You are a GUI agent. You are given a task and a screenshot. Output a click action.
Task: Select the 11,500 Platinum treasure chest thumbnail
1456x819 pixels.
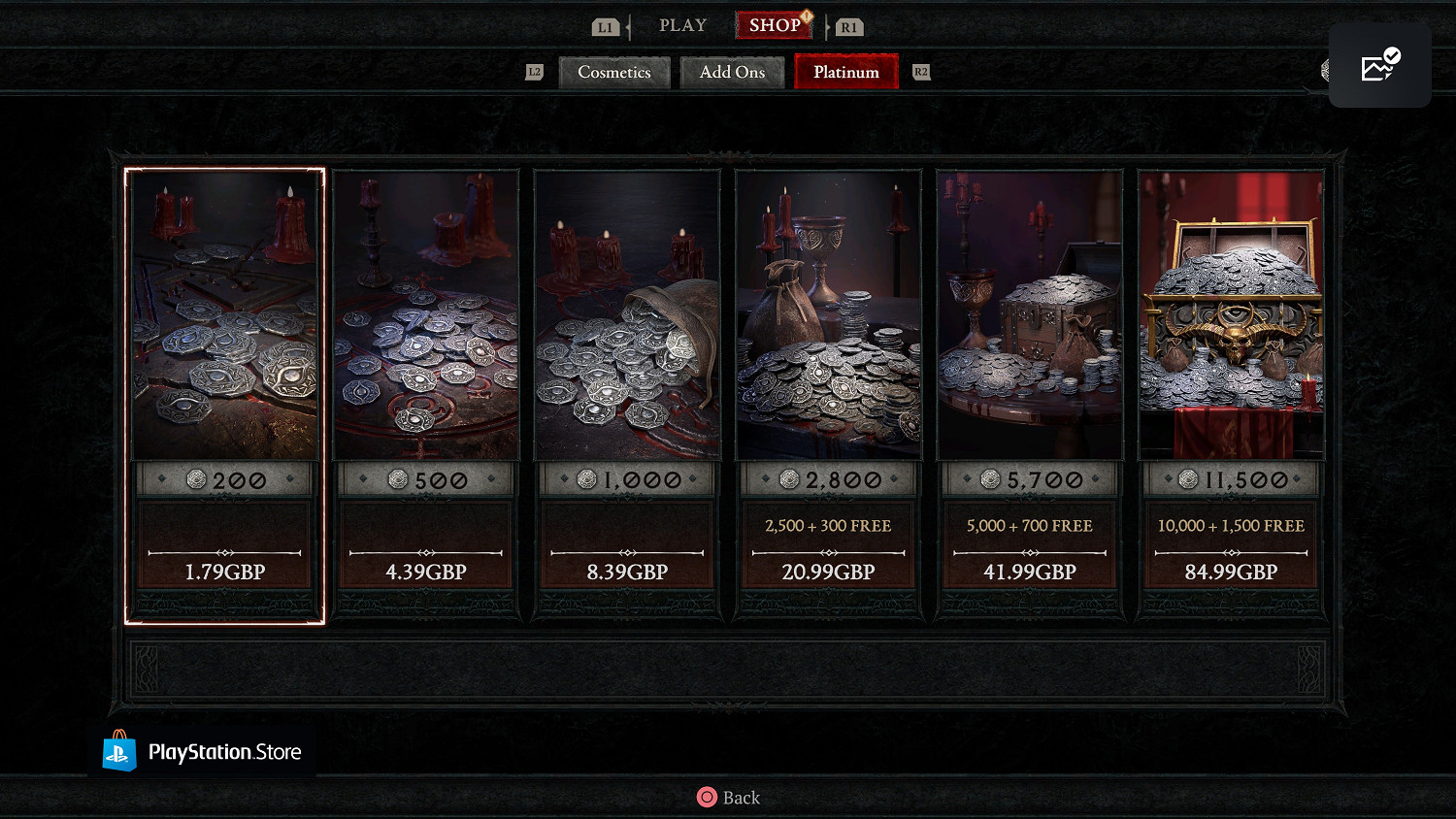(x=1231, y=315)
